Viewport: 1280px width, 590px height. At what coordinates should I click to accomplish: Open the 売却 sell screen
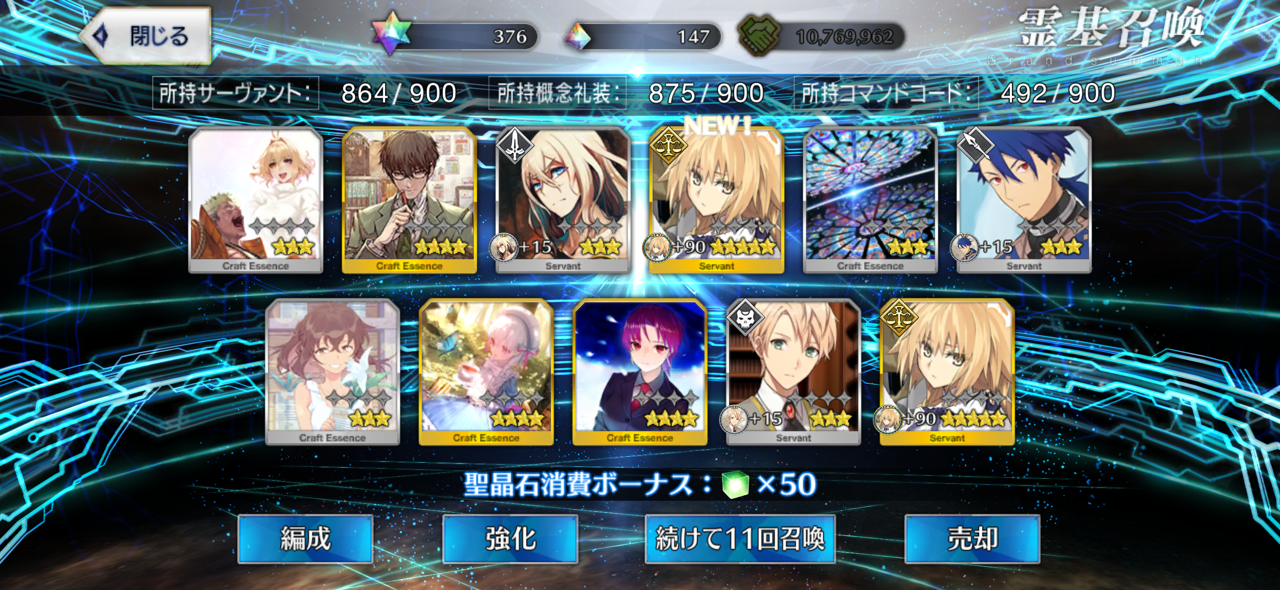972,539
